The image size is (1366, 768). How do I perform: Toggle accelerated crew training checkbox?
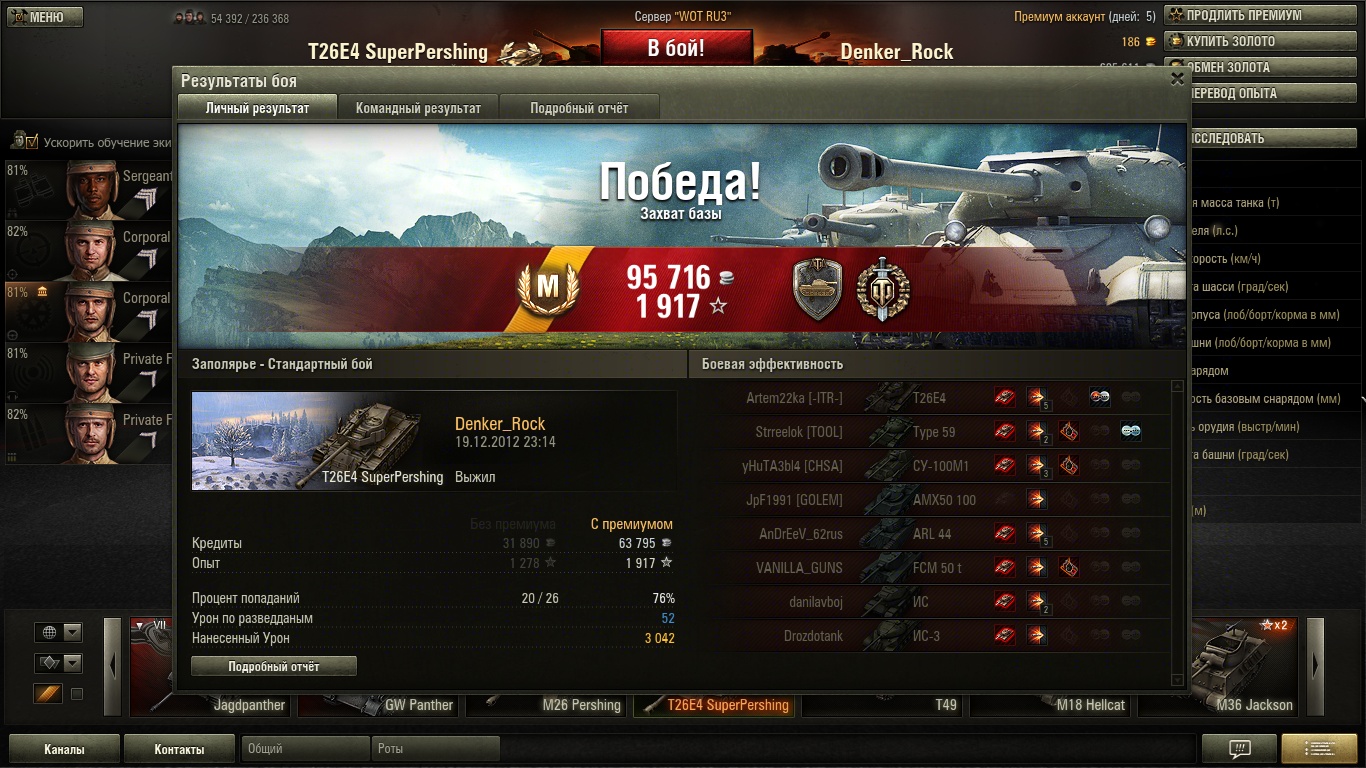pos(32,141)
